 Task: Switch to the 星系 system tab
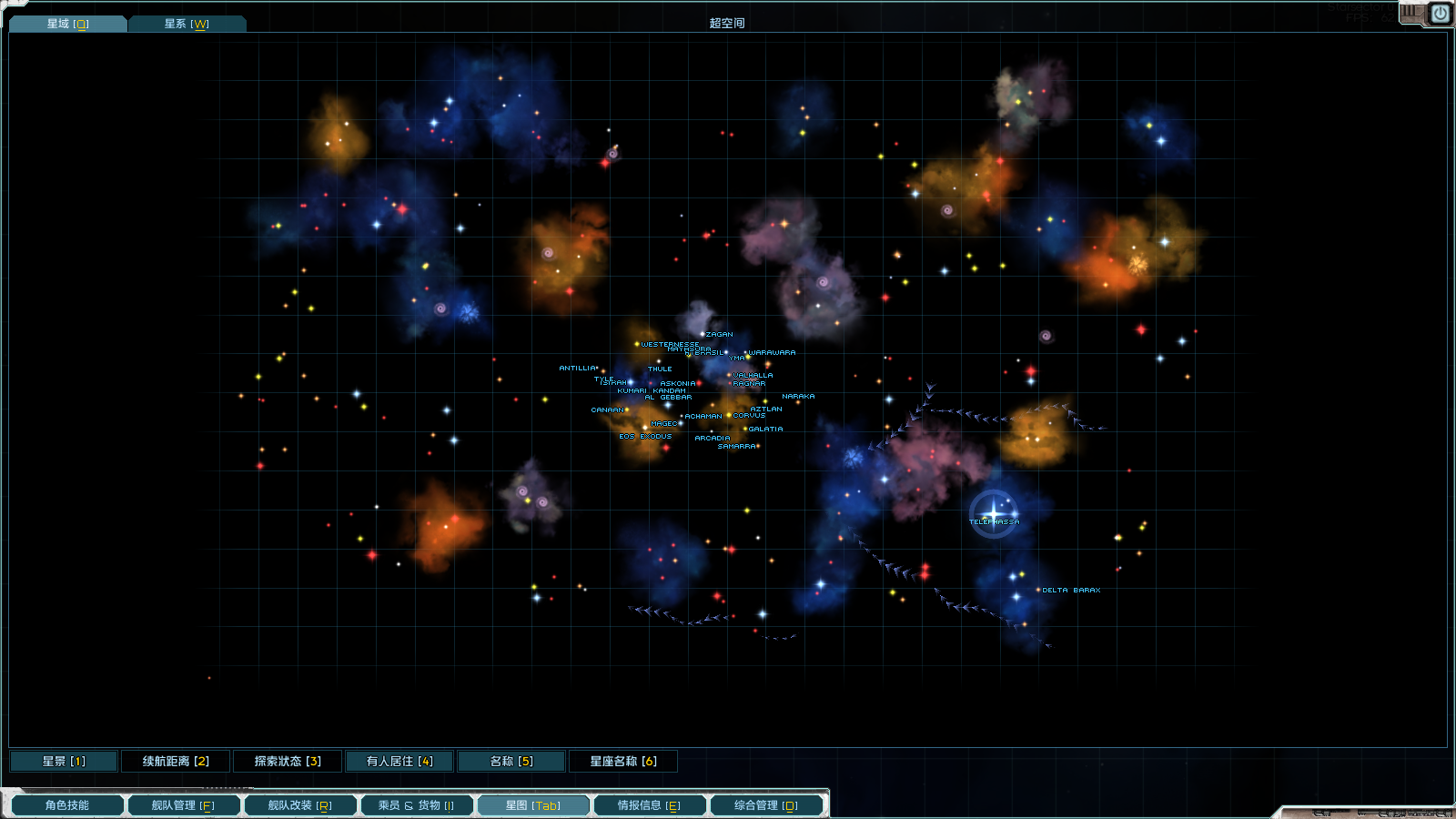187,24
